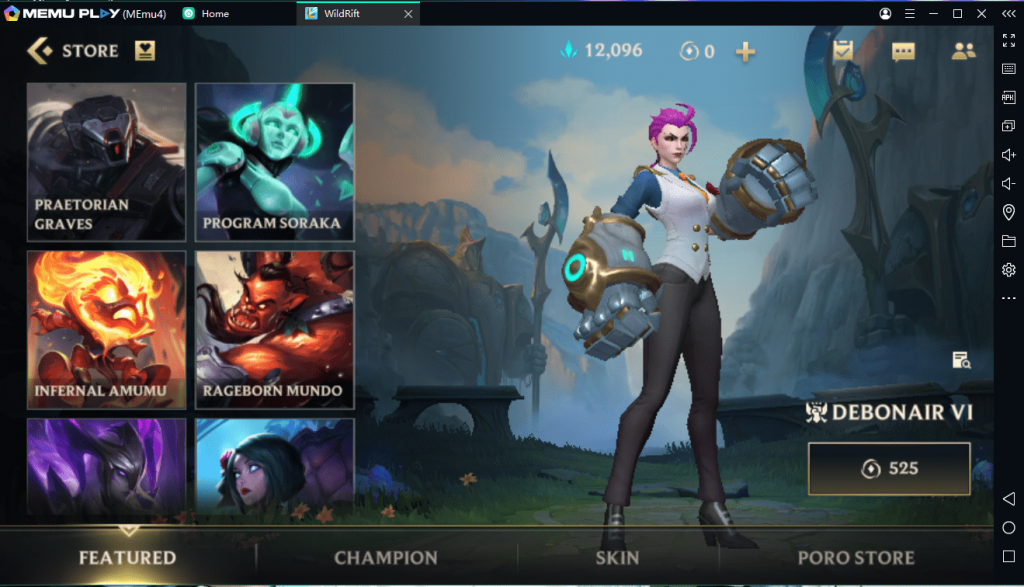Show Debonair Vi skin details
The height and width of the screenshot is (587, 1024).
click(962, 361)
